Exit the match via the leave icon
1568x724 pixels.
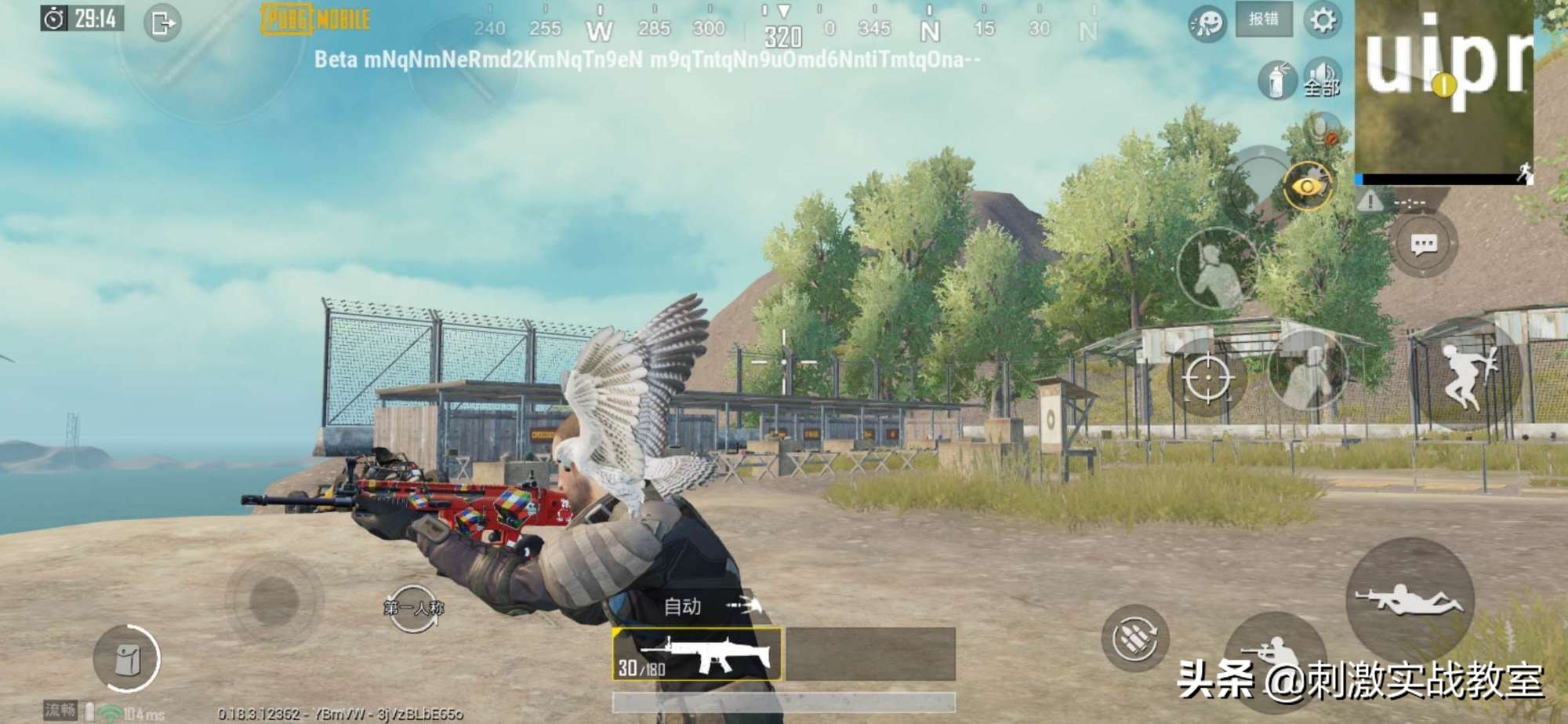point(162,23)
